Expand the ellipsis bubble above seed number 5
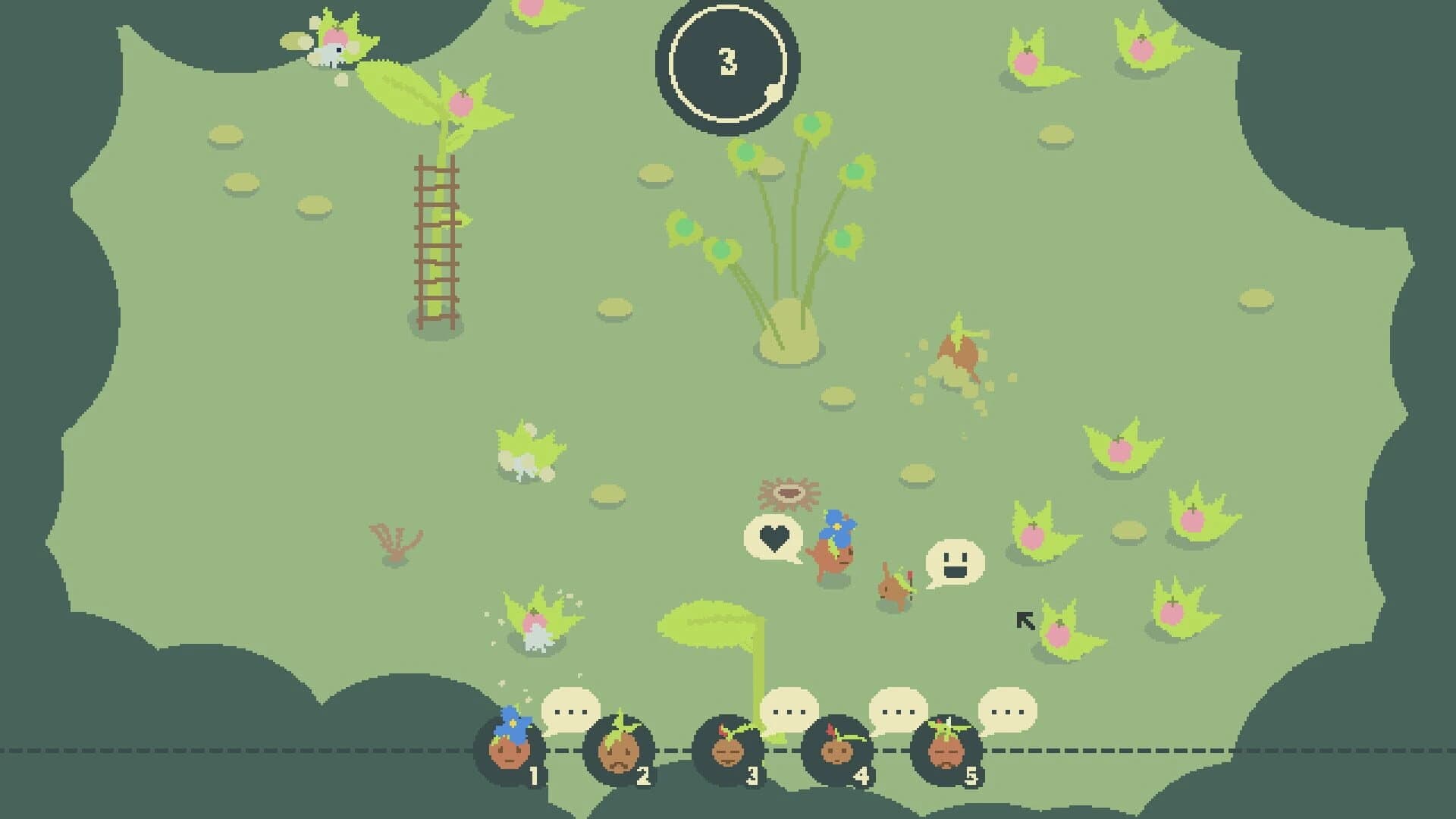1456x819 pixels. tap(1009, 711)
